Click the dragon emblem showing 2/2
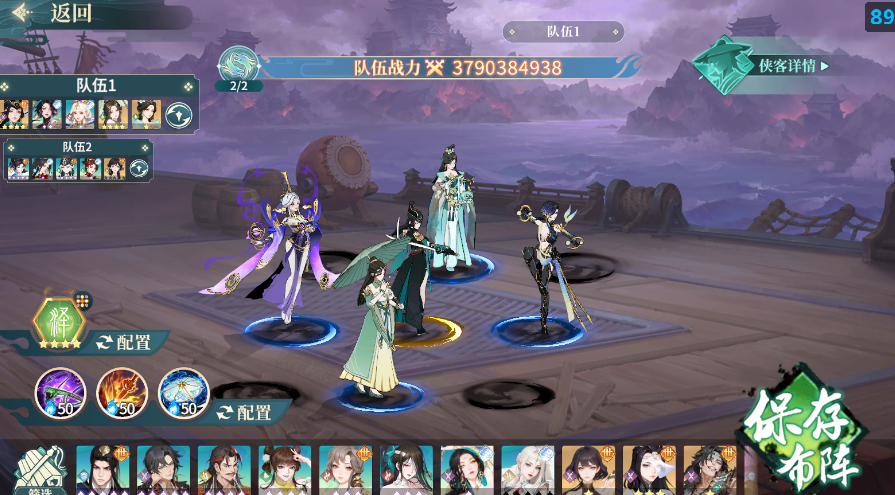 click(239, 66)
